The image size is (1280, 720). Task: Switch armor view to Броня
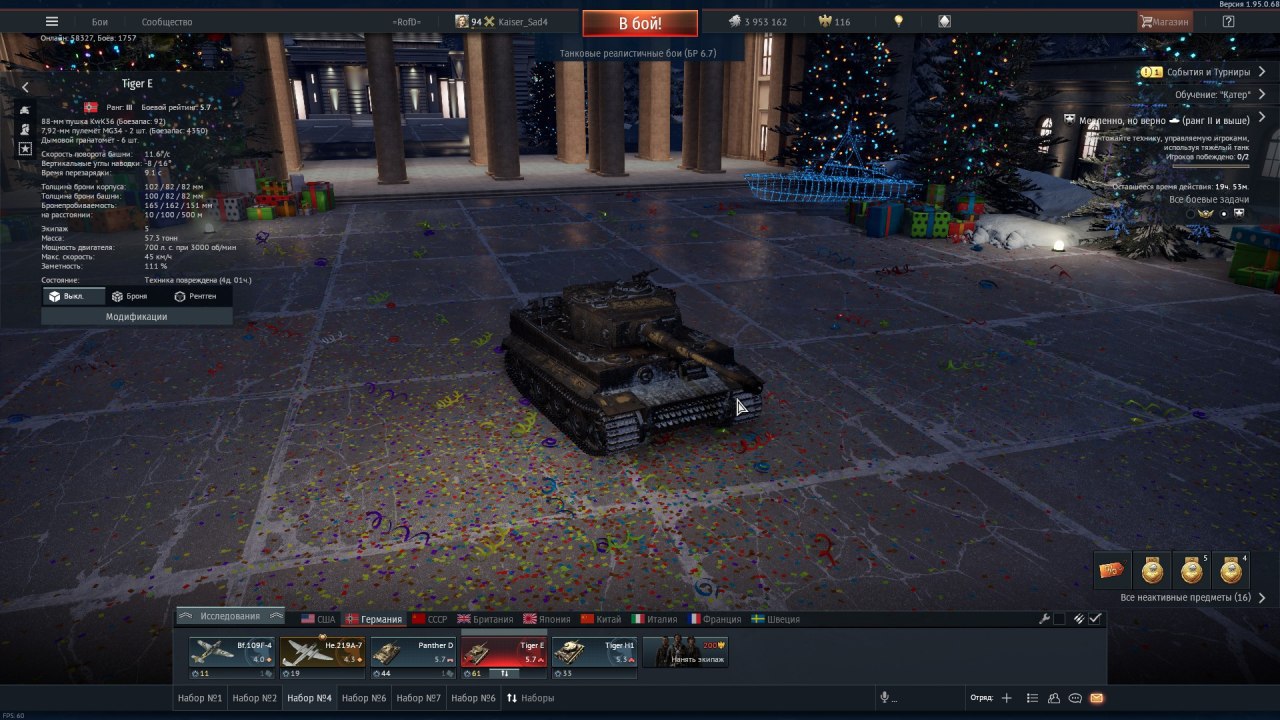[129, 297]
